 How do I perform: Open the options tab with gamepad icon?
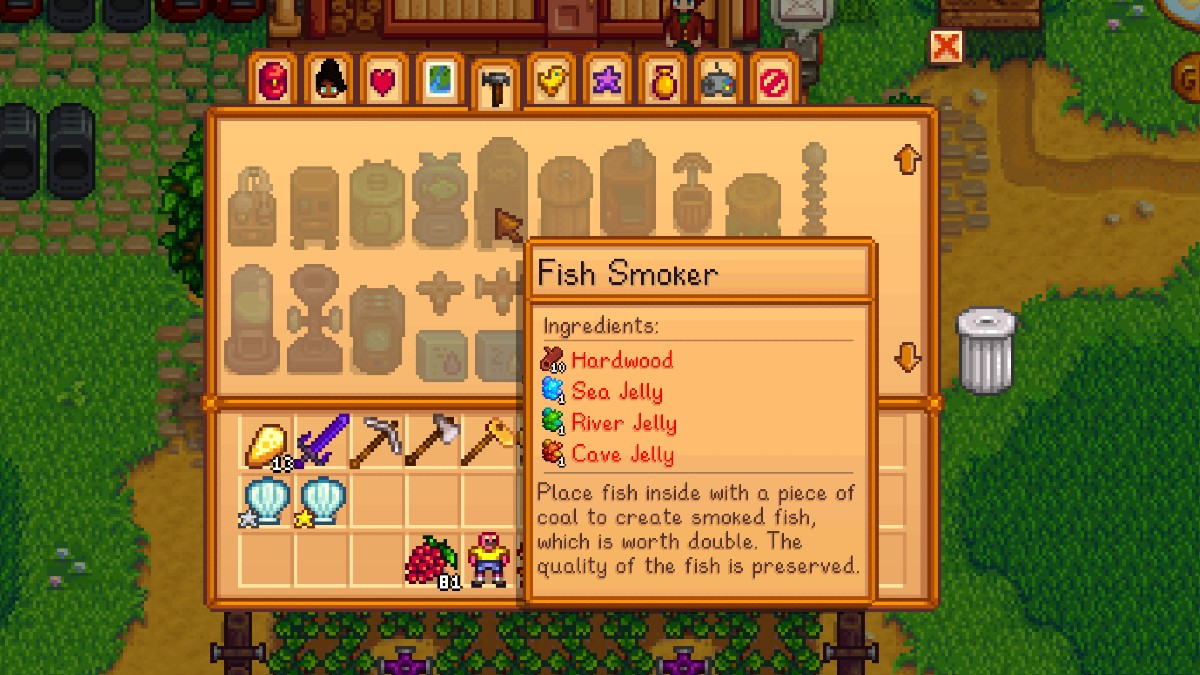718,82
